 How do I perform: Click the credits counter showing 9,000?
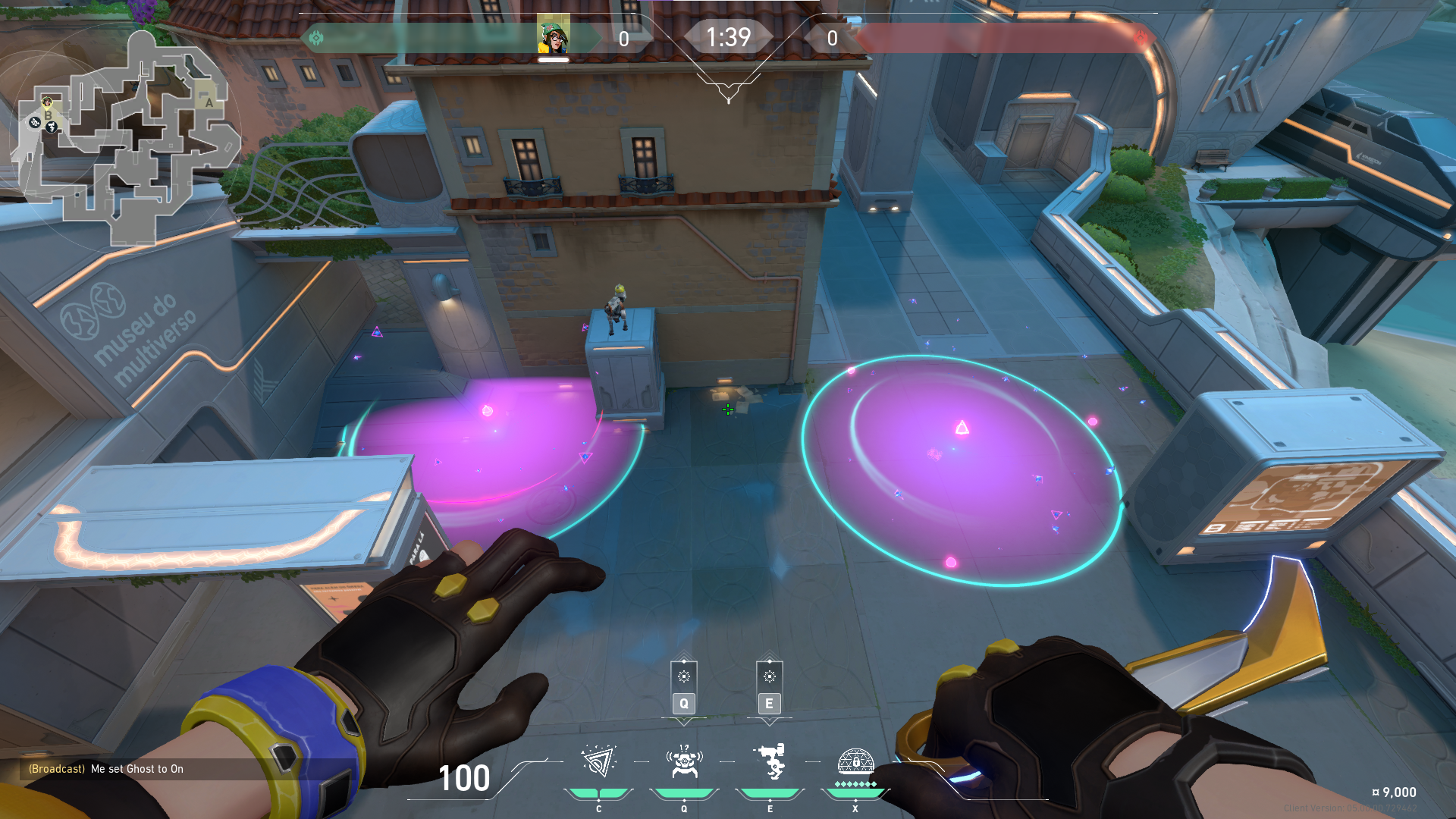coord(1392,791)
